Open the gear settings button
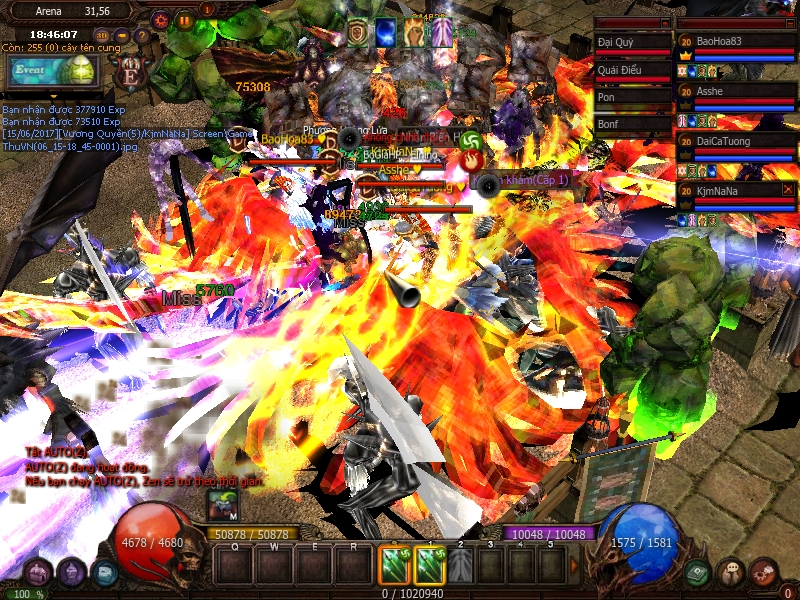 [x=161, y=19]
